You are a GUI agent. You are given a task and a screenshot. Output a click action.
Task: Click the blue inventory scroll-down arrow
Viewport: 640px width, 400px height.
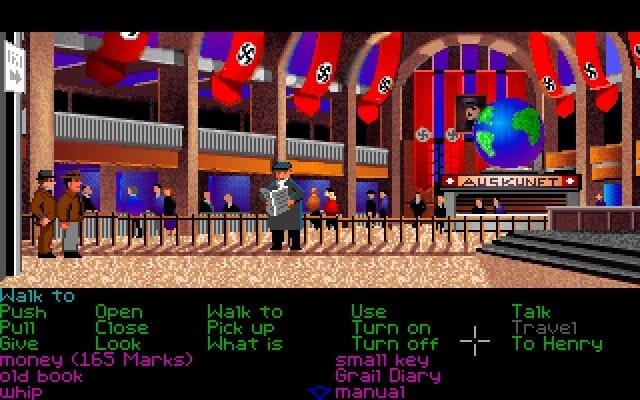320,391
